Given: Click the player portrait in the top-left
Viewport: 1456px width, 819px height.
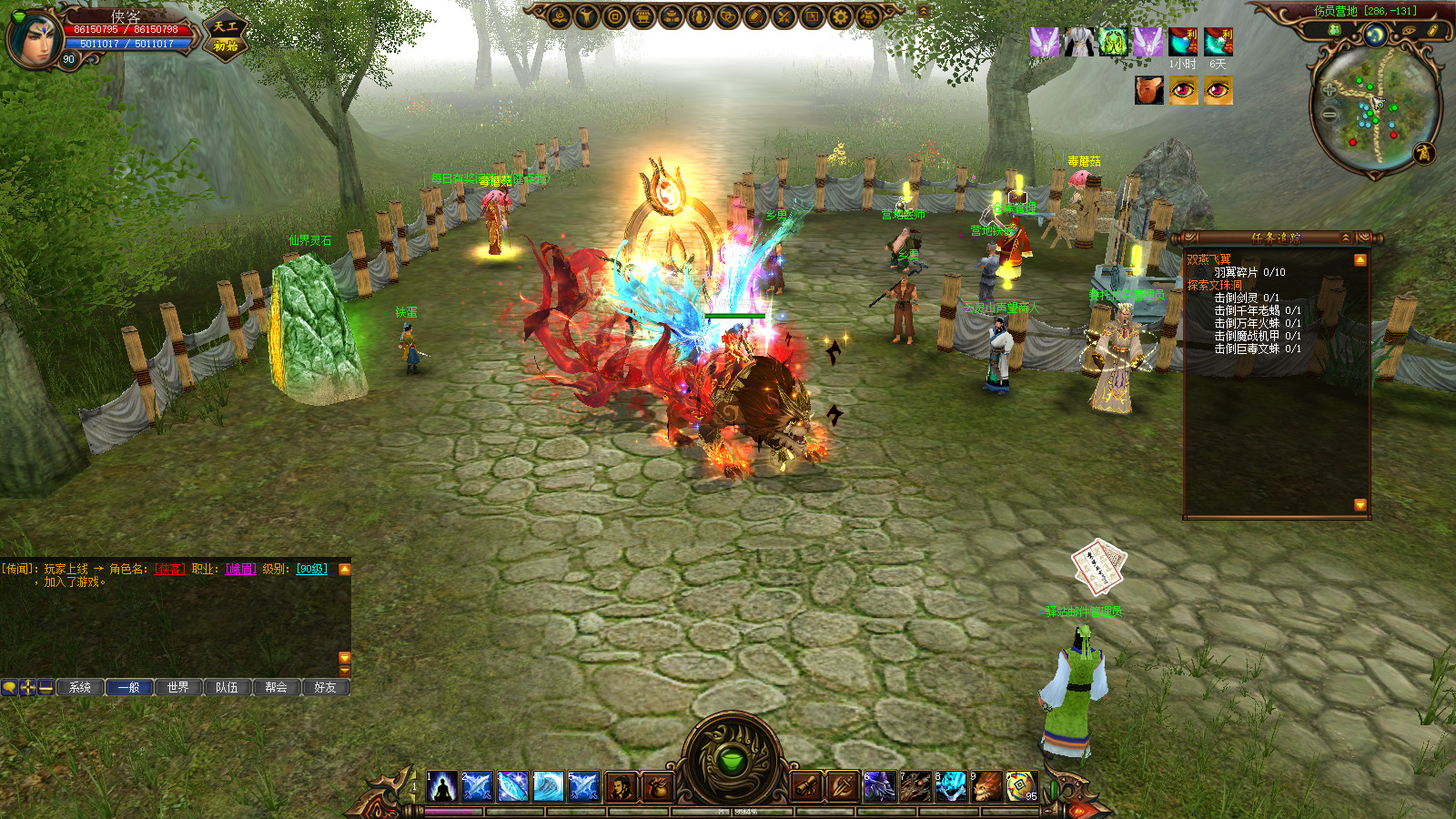Looking at the screenshot, I should [35, 38].
